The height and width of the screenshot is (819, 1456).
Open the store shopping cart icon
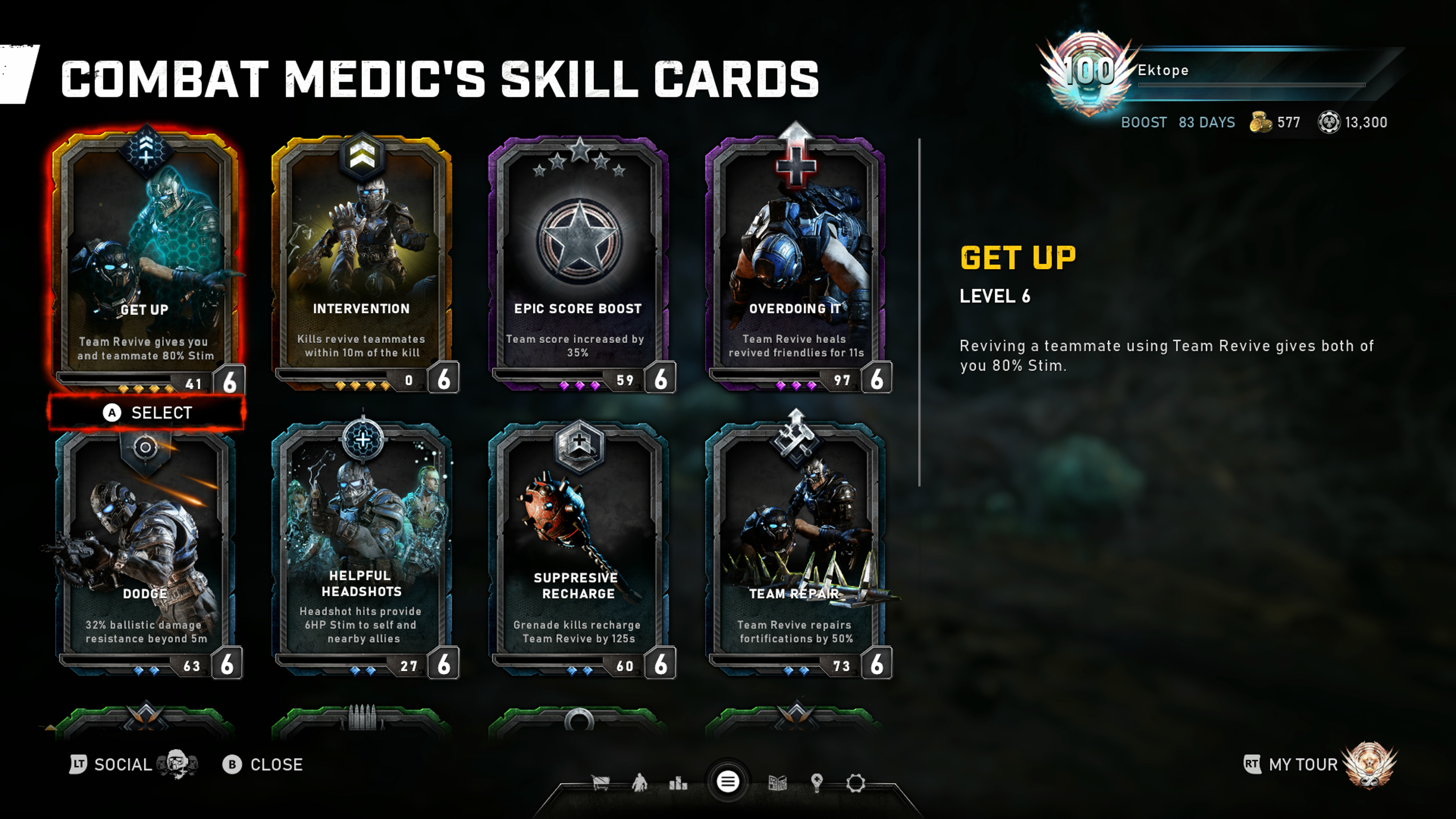point(600,783)
